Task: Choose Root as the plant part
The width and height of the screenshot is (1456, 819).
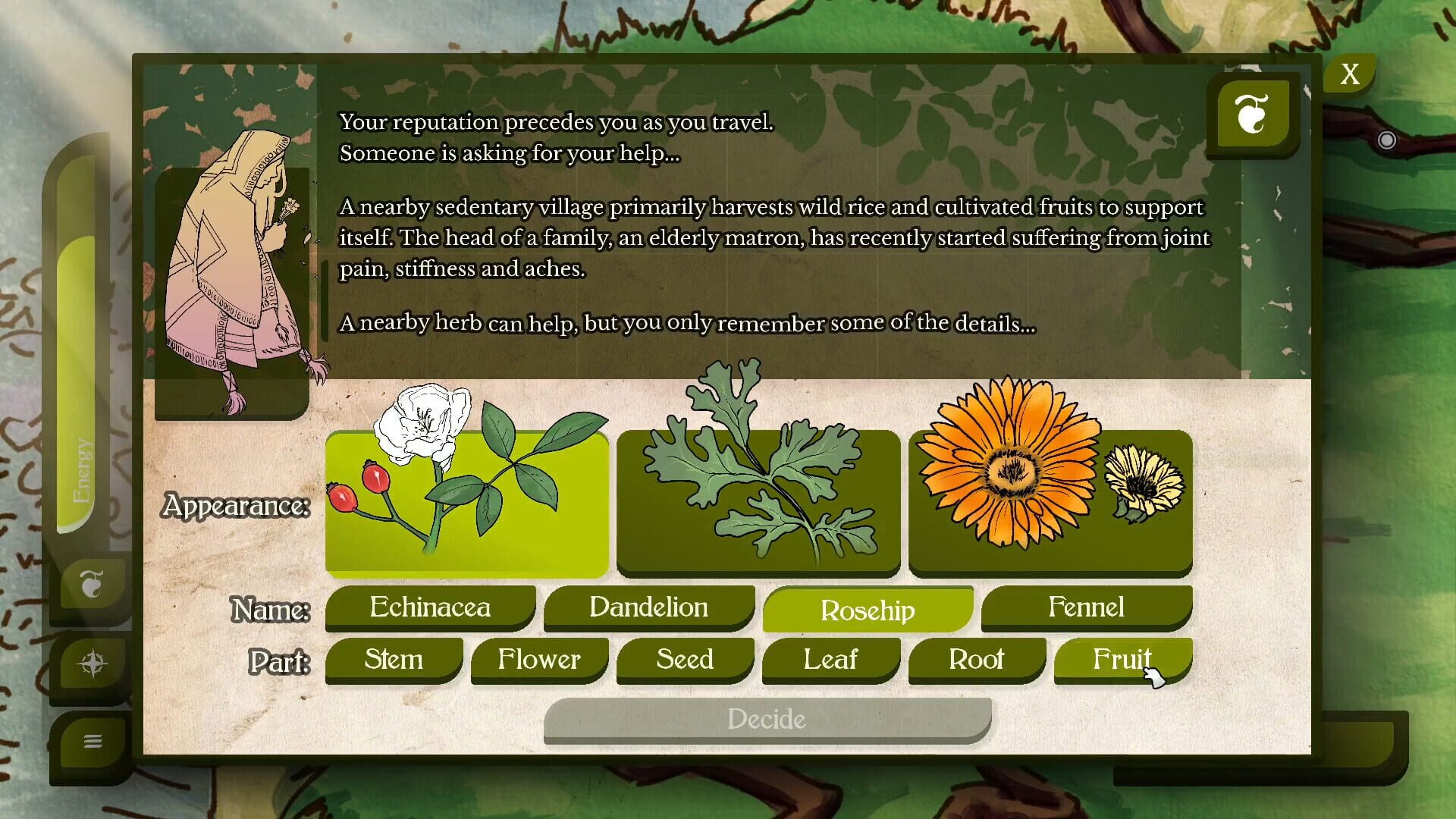Action: pyautogui.click(x=976, y=660)
